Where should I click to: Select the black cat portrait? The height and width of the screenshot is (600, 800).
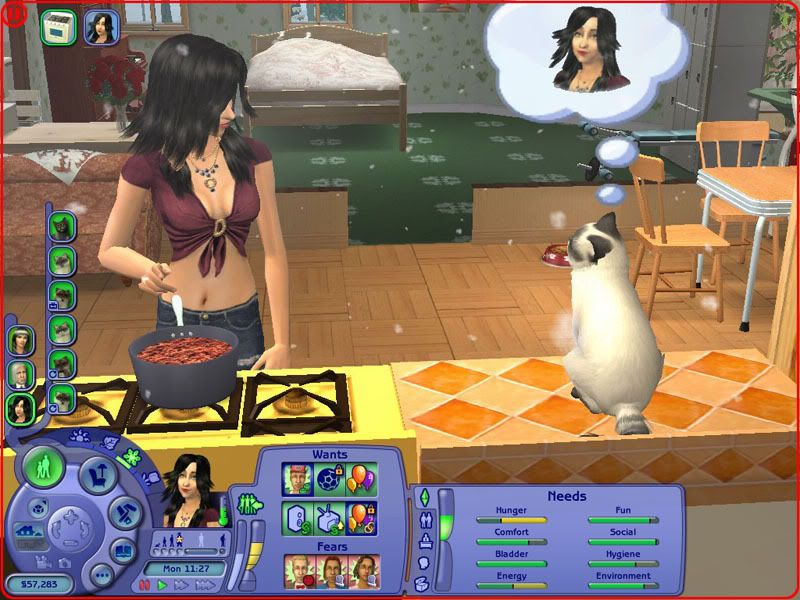coord(62,226)
